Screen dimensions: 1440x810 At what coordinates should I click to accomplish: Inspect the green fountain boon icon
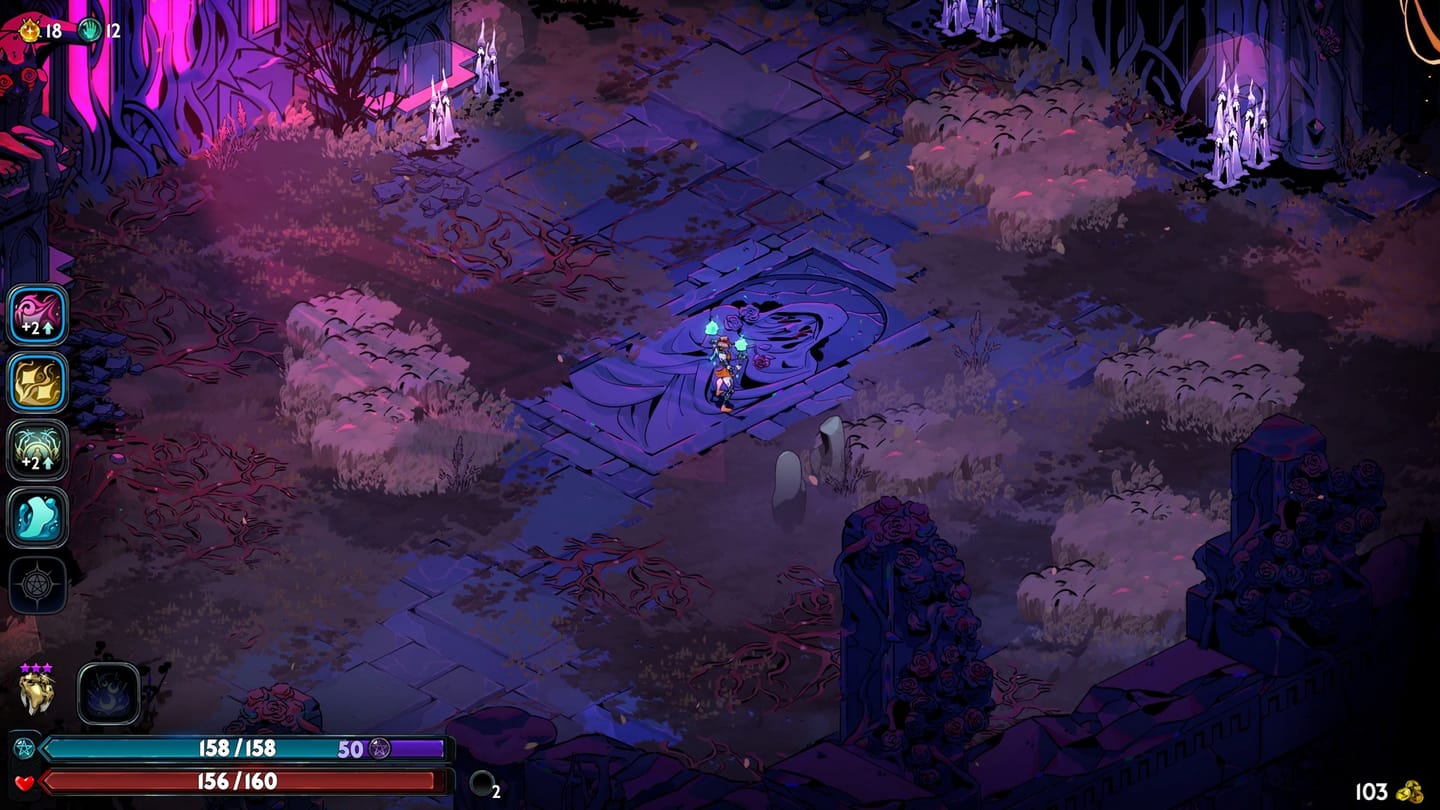[x=38, y=449]
